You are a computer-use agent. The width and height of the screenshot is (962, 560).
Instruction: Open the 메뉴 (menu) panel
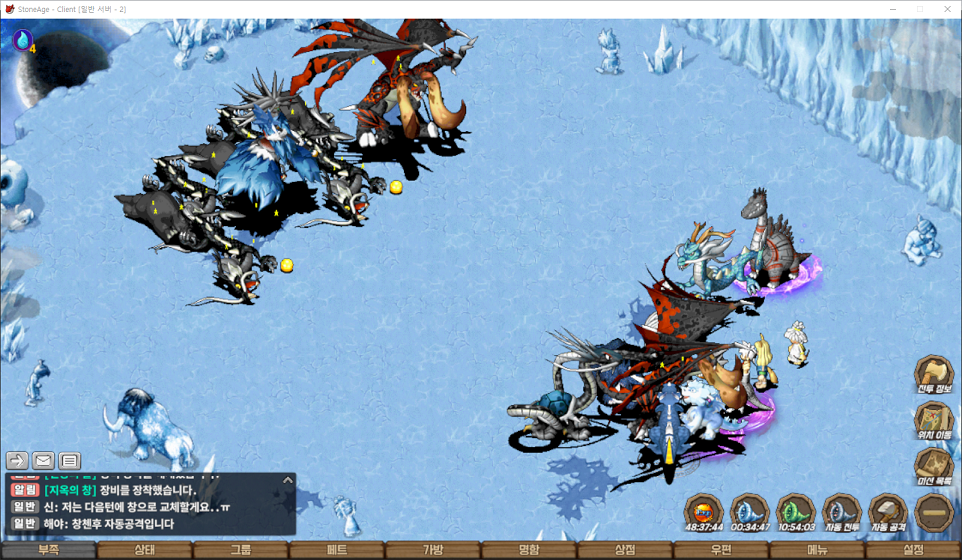pos(817,550)
